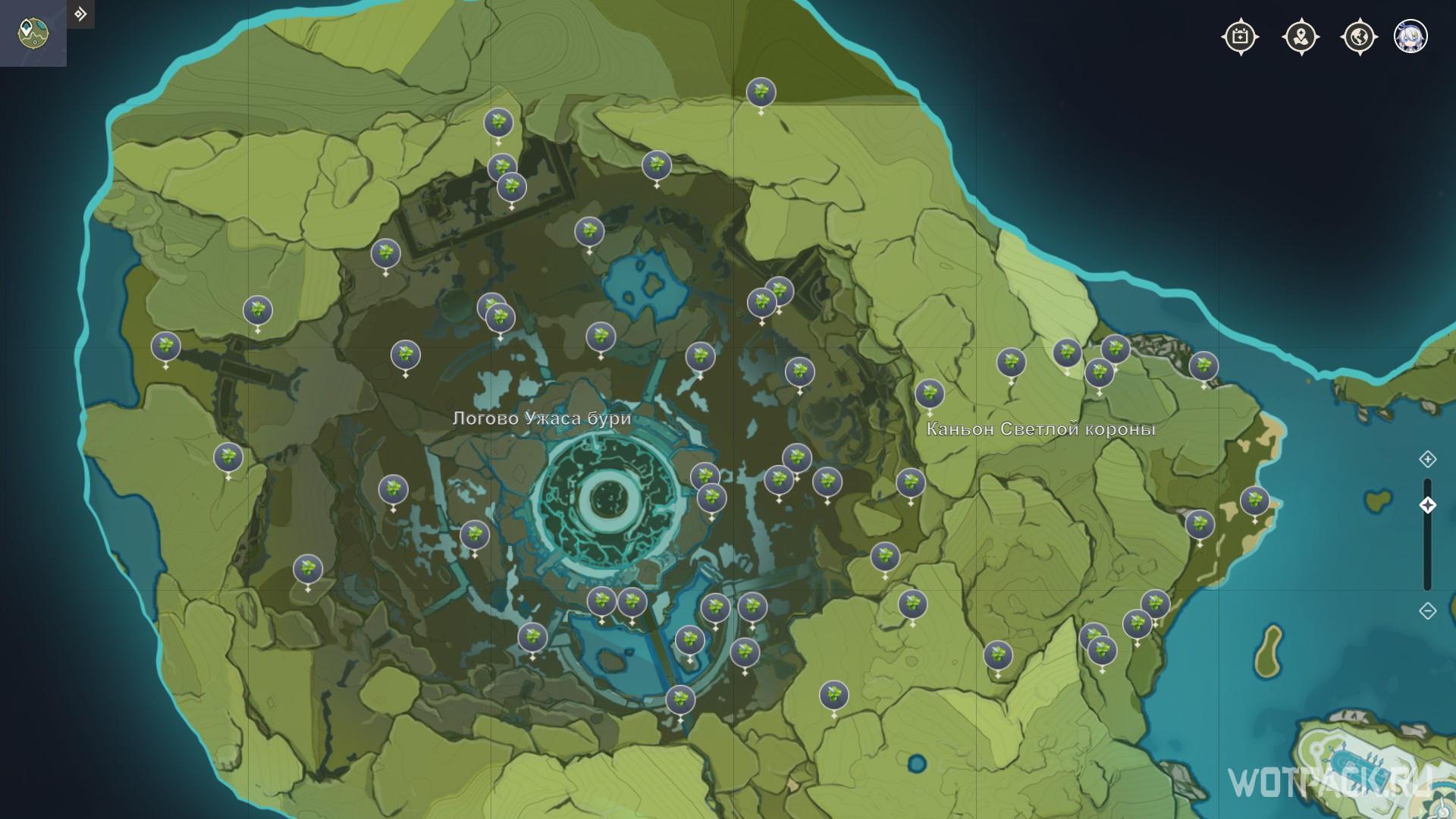The height and width of the screenshot is (819, 1456).
Task: Zoom out with the minus button
Action: point(1427,610)
